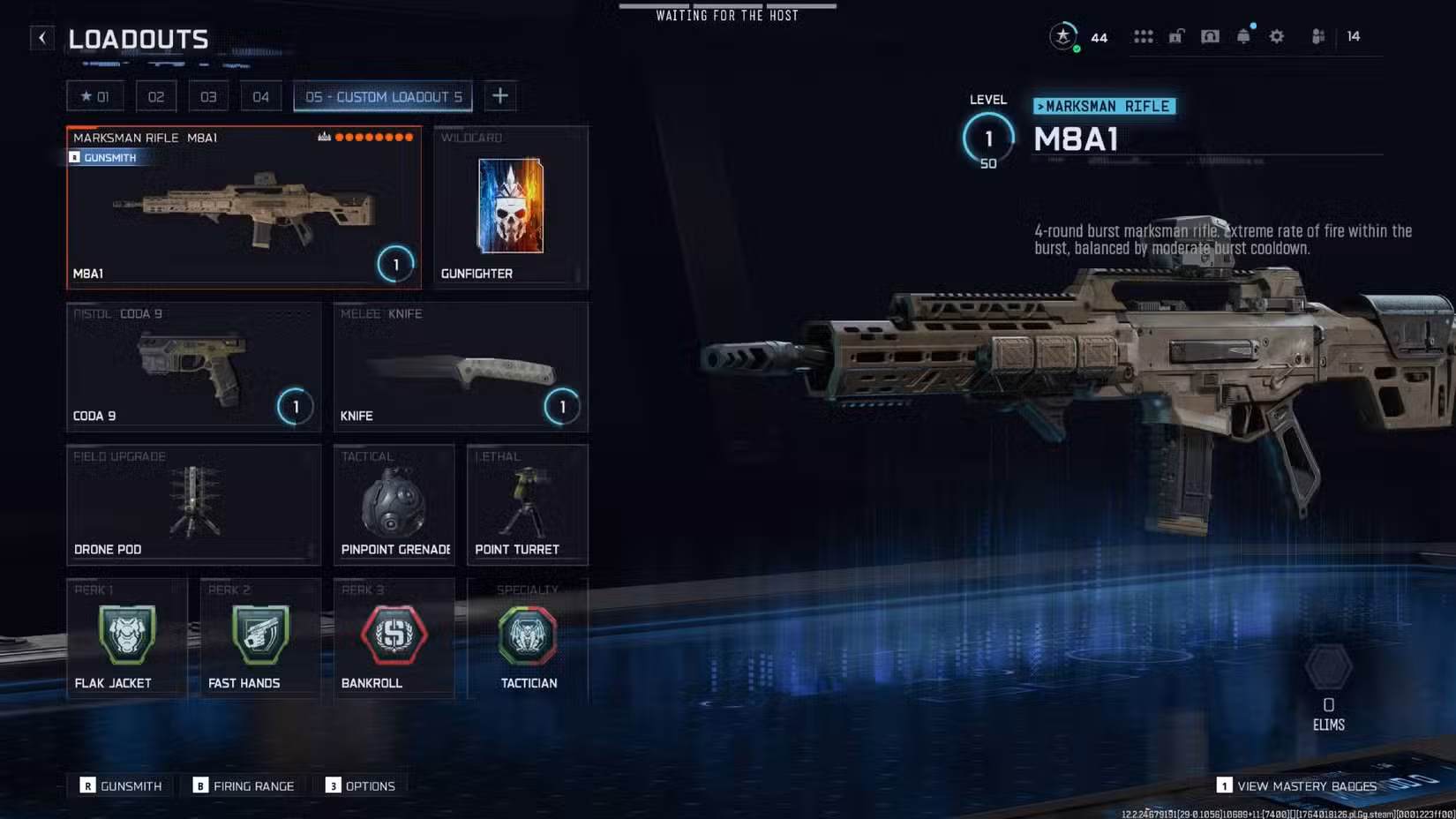Click the player rank star emblem
The image size is (1456, 819).
tap(1062, 37)
